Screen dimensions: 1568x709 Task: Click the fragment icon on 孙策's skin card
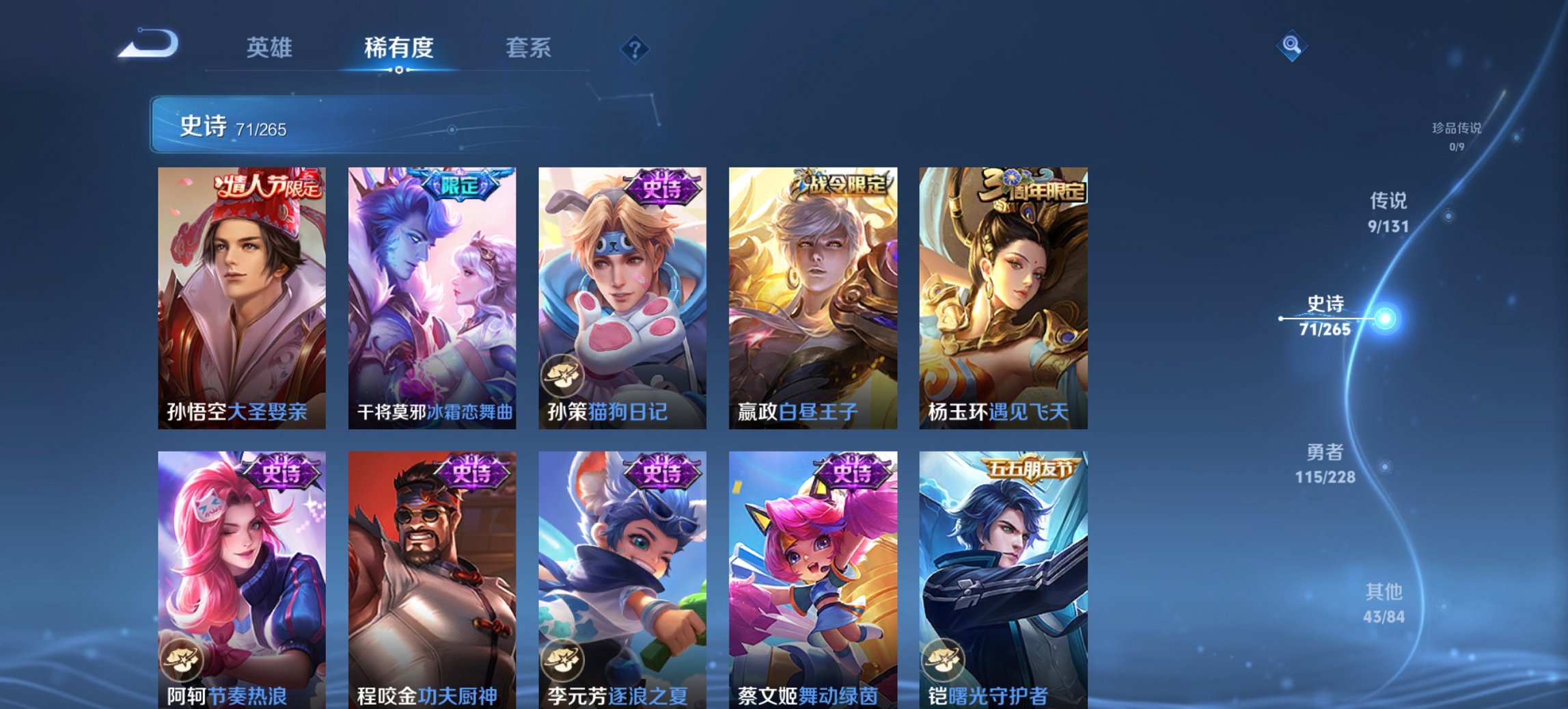tap(562, 373)
